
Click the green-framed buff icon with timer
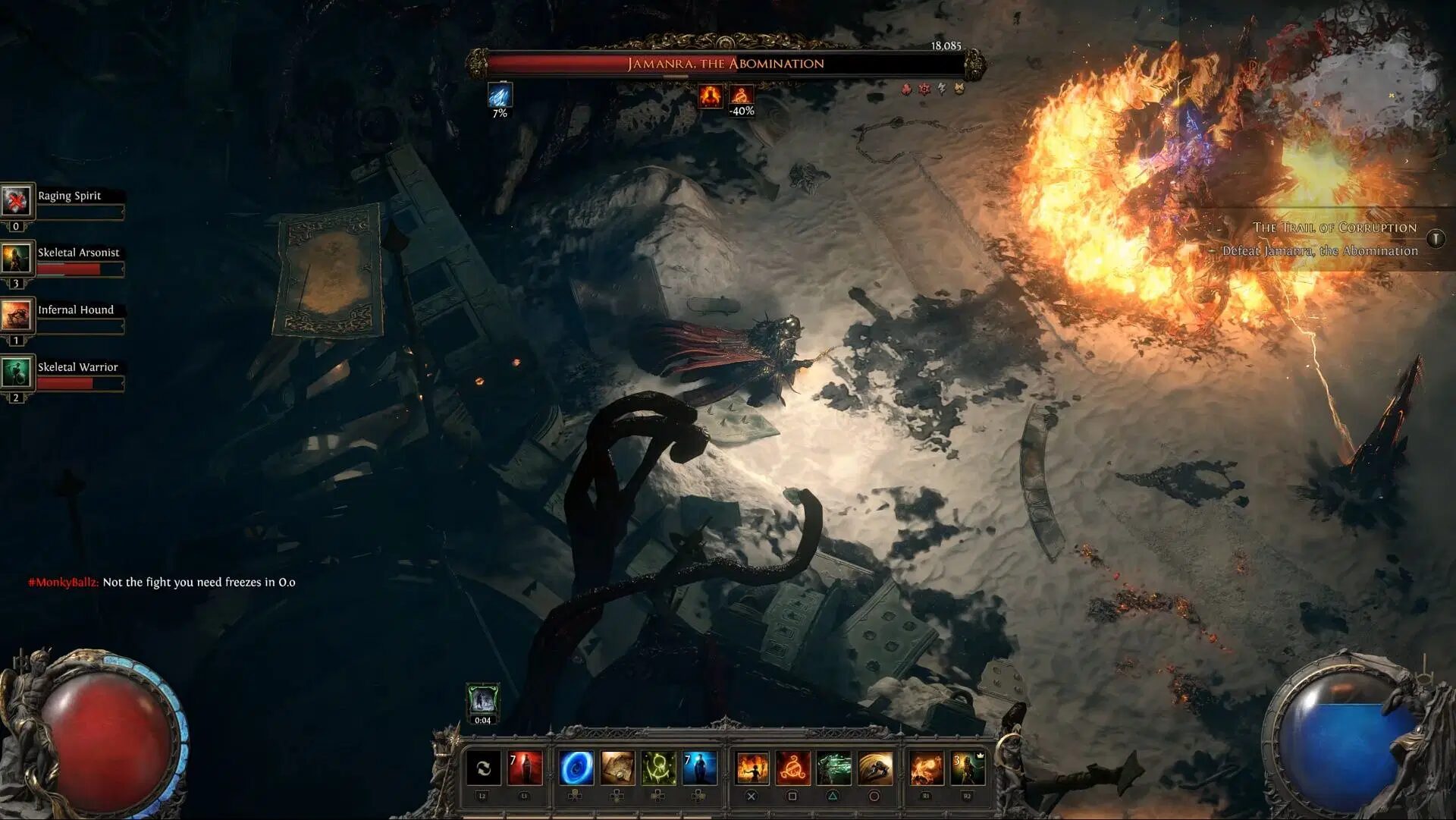482,699
